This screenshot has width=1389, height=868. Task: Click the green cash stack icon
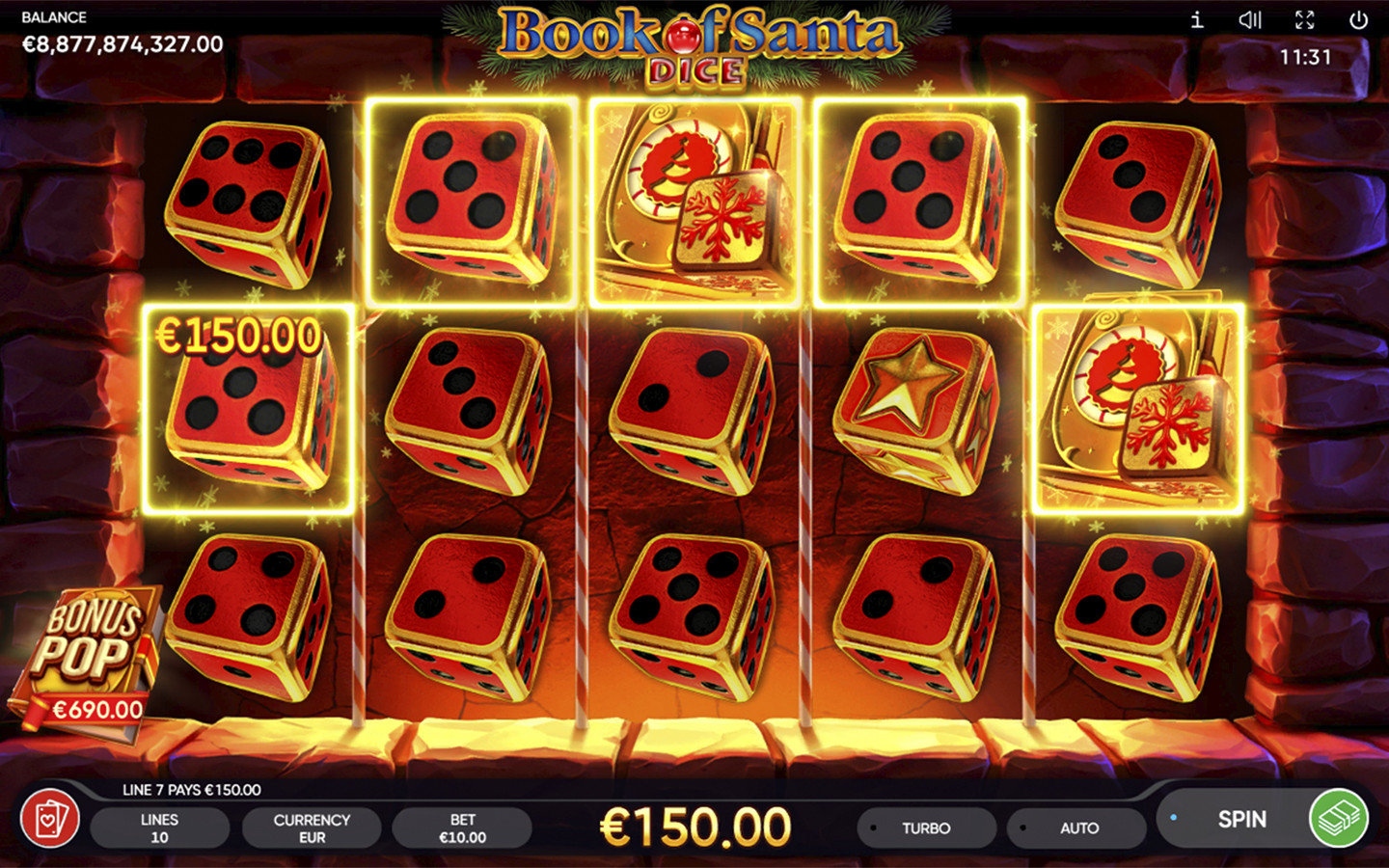click(x=1338, y=819)
